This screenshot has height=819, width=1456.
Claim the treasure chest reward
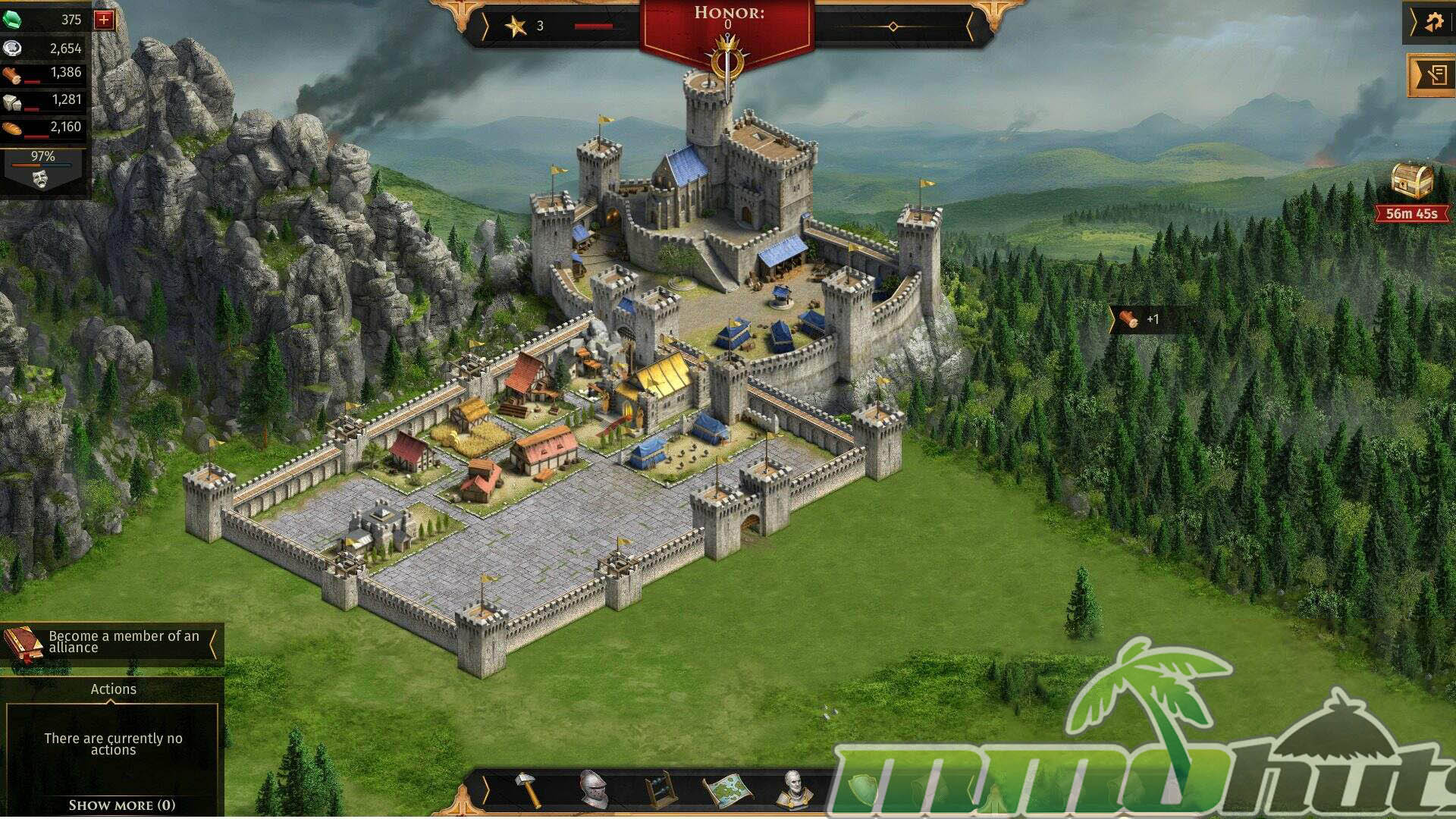click(x=1411, y=182)
